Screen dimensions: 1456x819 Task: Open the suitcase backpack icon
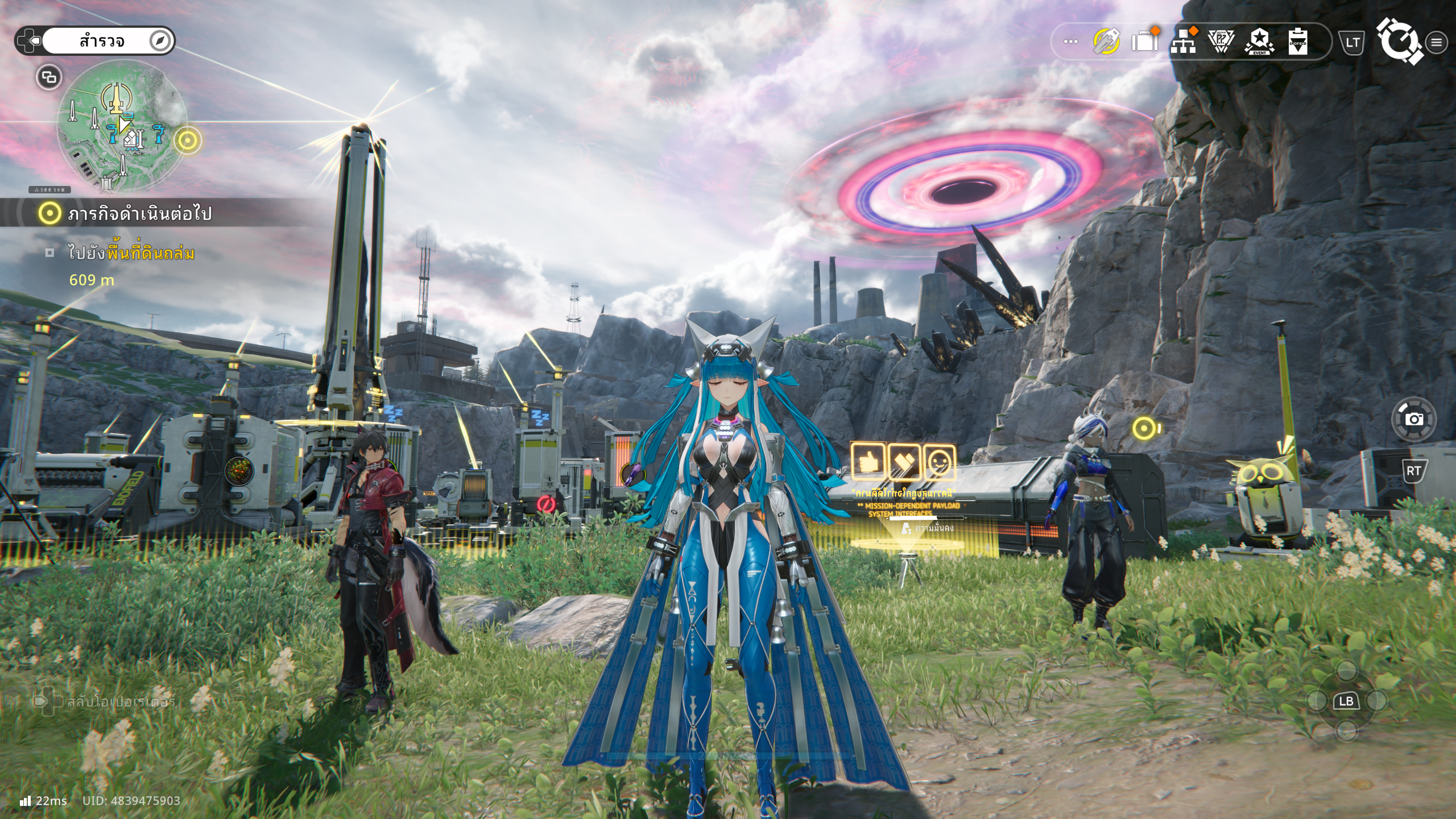tap(1145, 41)
